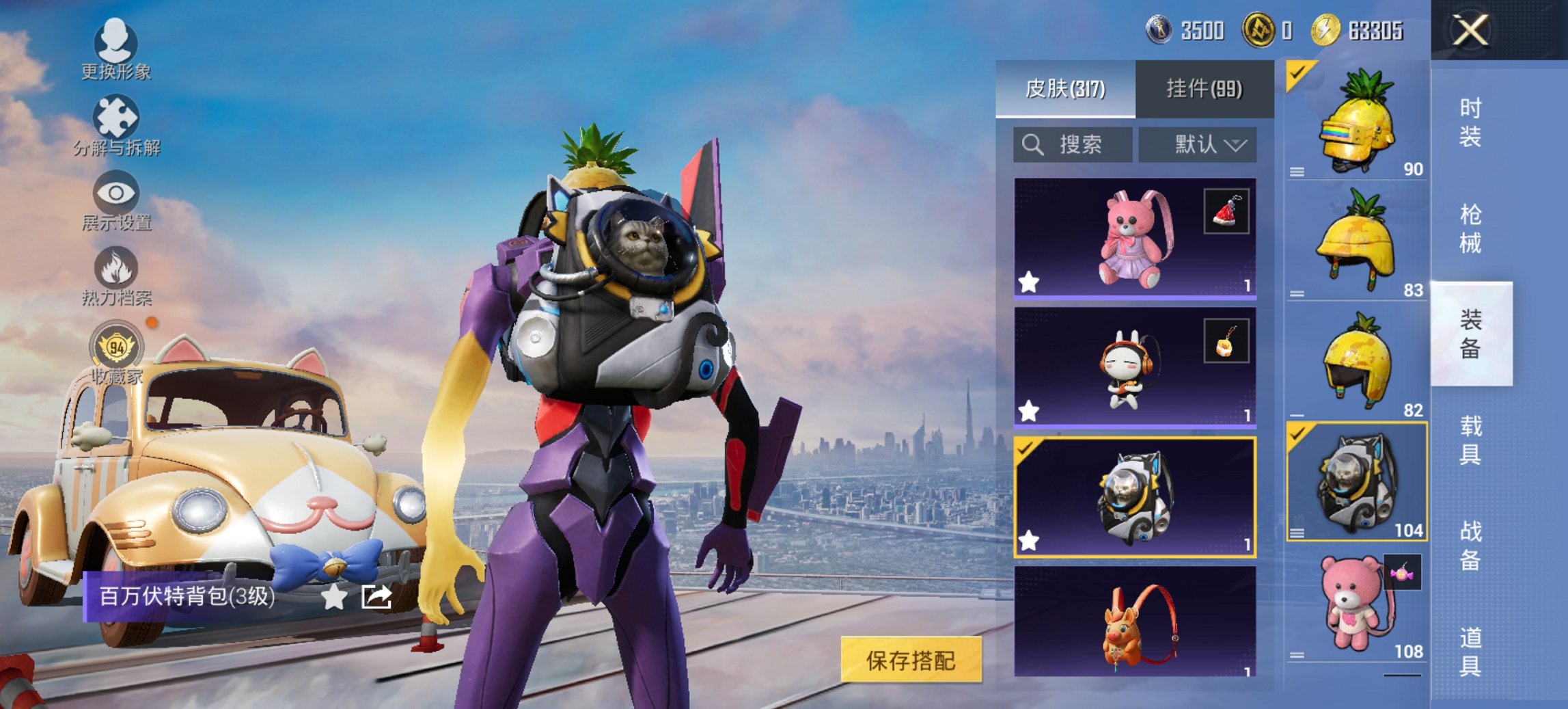The height and width of the screenshot is (709, 1568).
Task: Open 更换形象 change appearance
Action: [115, 49]
